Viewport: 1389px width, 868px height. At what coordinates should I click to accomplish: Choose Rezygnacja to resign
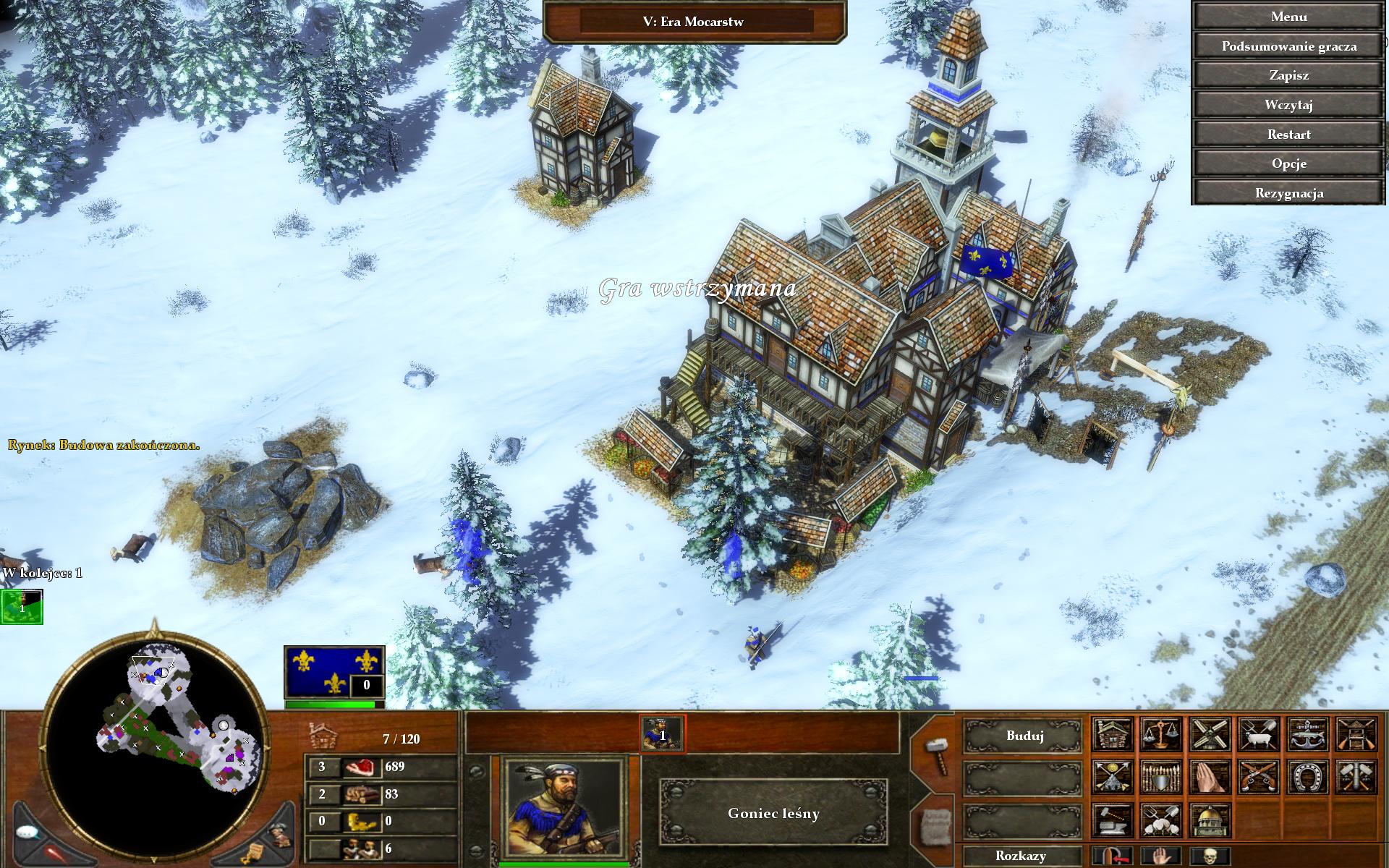coord(1288,193)
